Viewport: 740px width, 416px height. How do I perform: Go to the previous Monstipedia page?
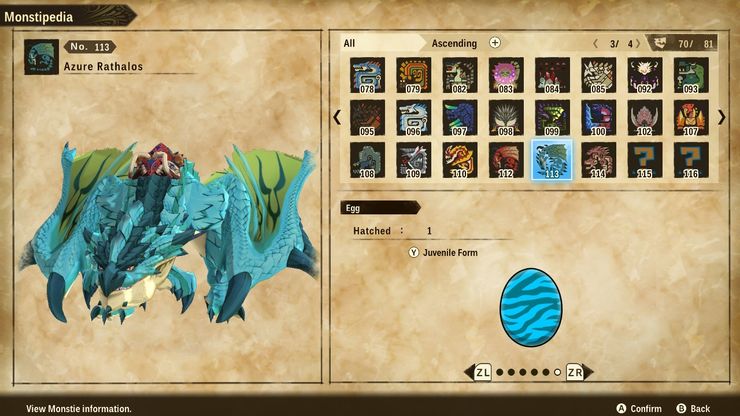point(337,117)
